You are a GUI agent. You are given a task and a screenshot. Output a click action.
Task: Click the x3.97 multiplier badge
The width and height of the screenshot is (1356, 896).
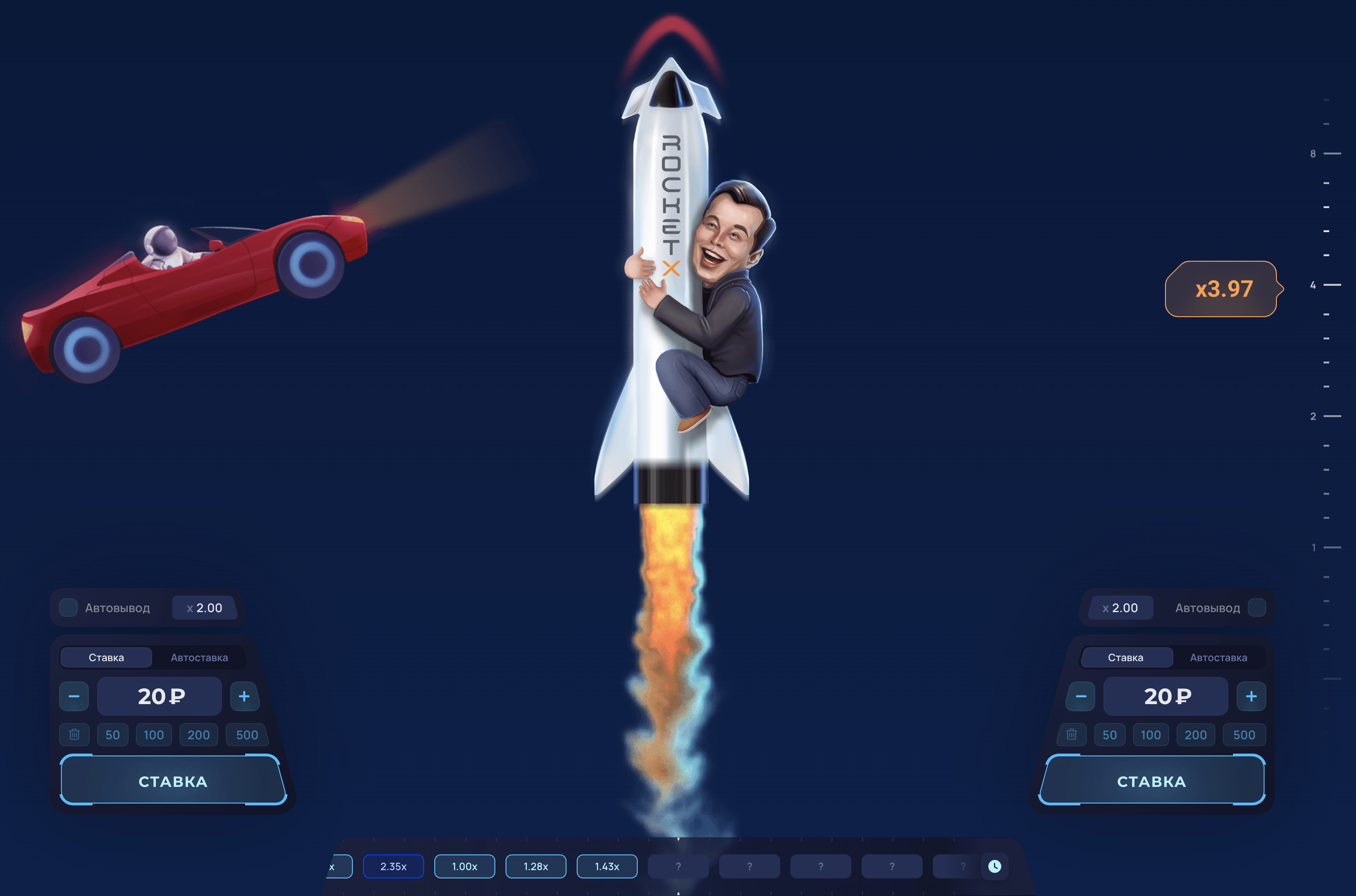1222,290
